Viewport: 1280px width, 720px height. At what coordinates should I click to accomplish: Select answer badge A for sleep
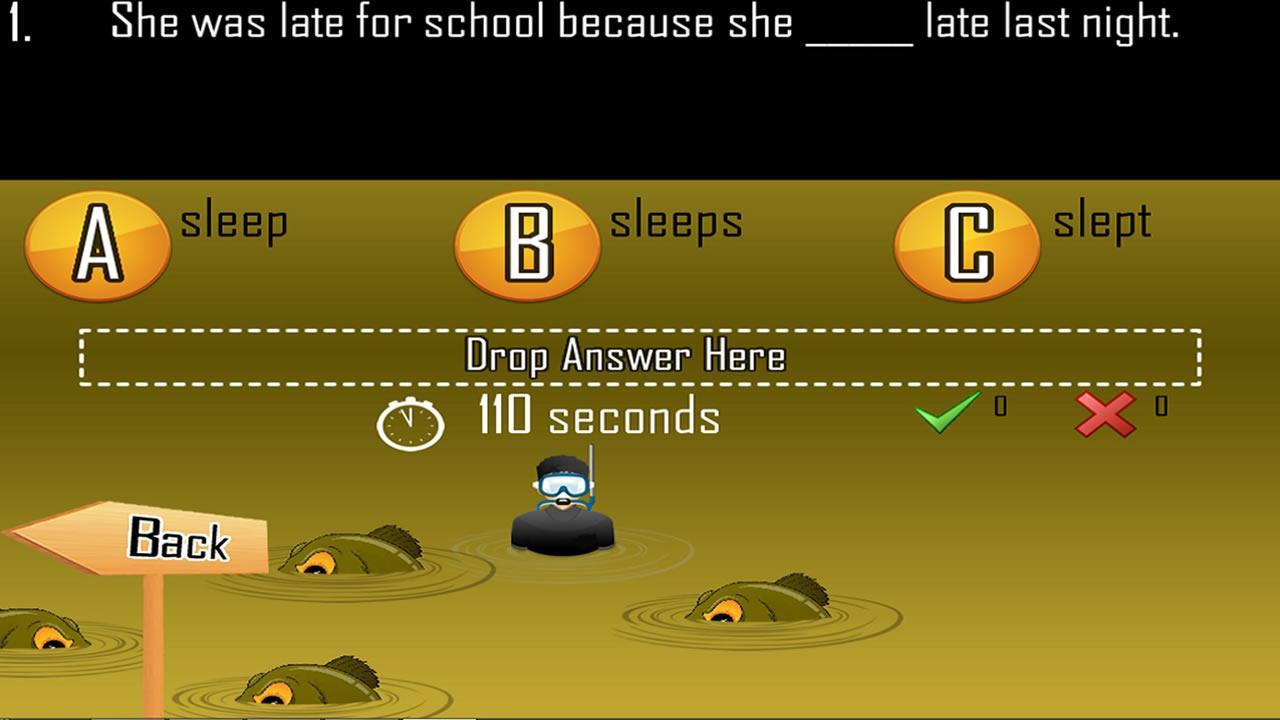(97, 244)
